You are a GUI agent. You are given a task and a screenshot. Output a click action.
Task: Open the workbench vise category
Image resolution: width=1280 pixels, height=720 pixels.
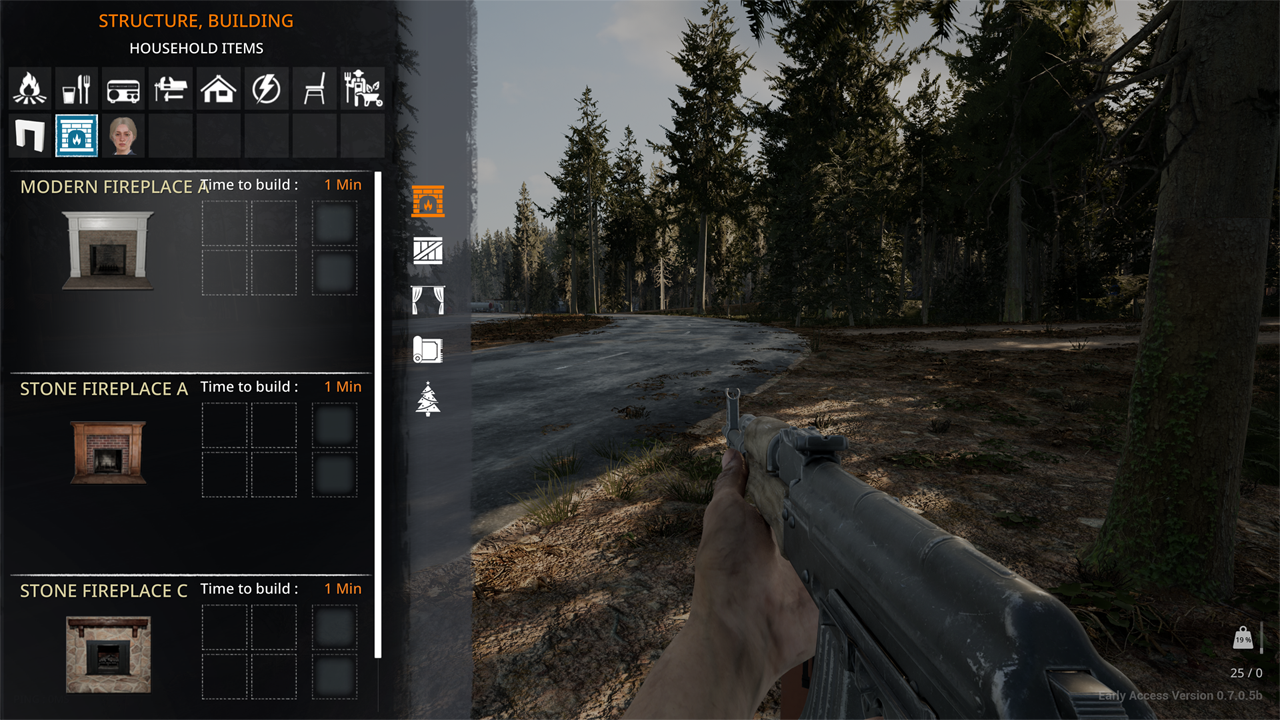coord(172,89)
